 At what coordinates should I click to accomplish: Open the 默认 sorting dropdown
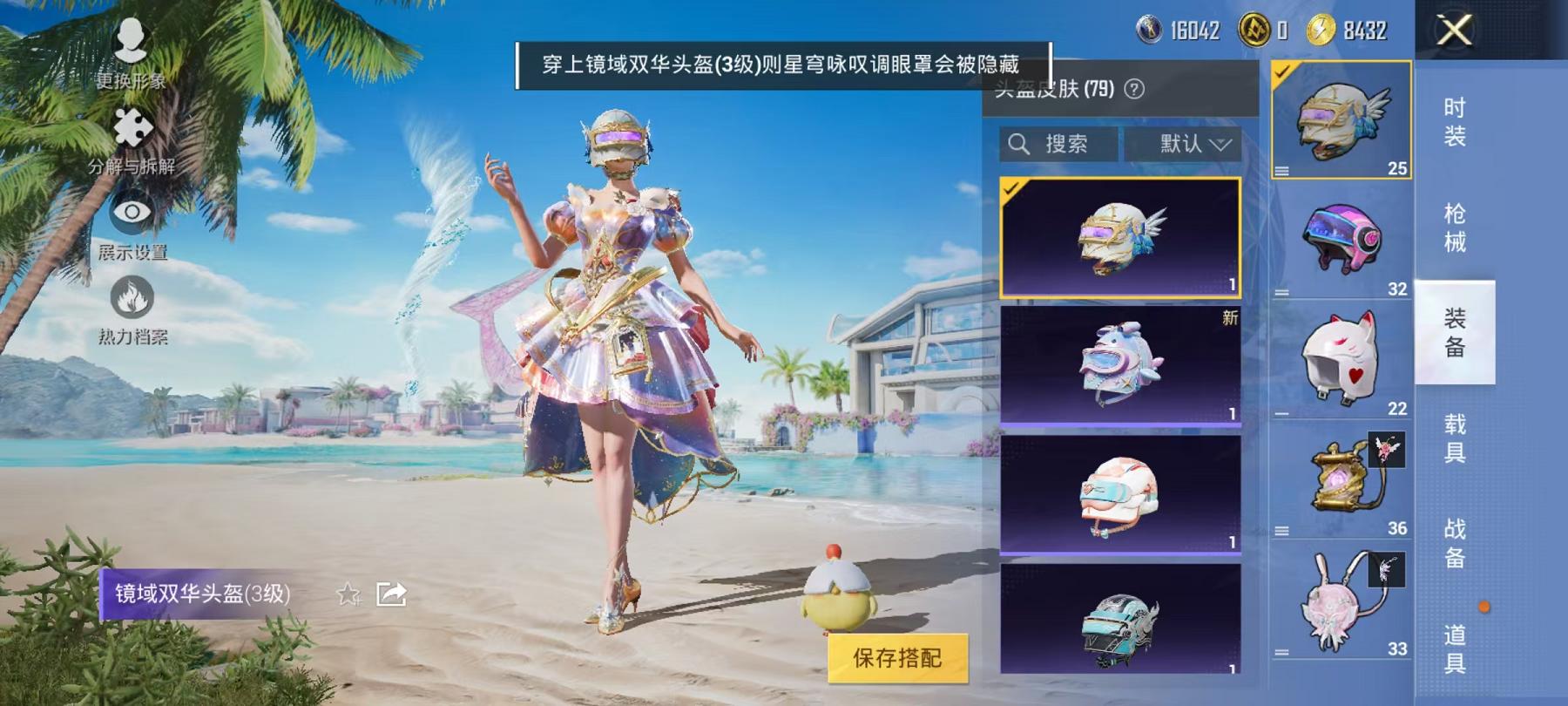coord(1183,145)
